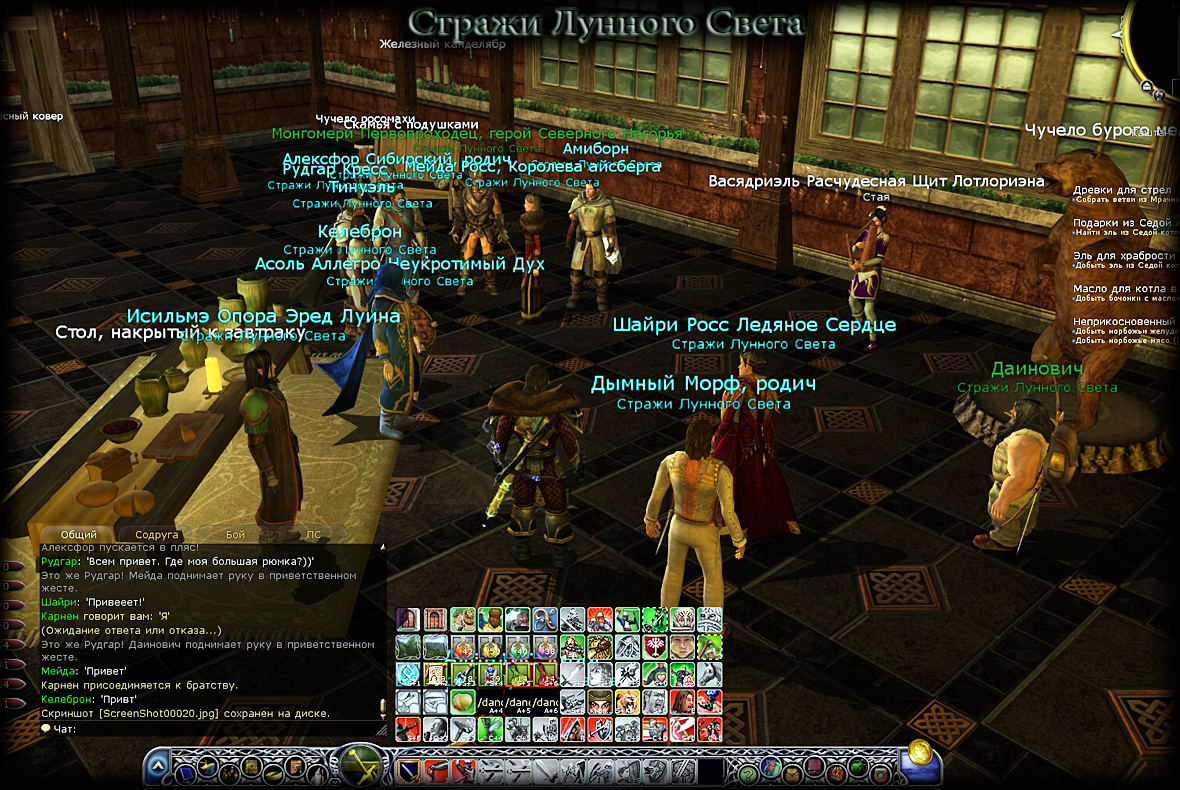
Task: Use the blue bottle item slot
Action: 462,673
